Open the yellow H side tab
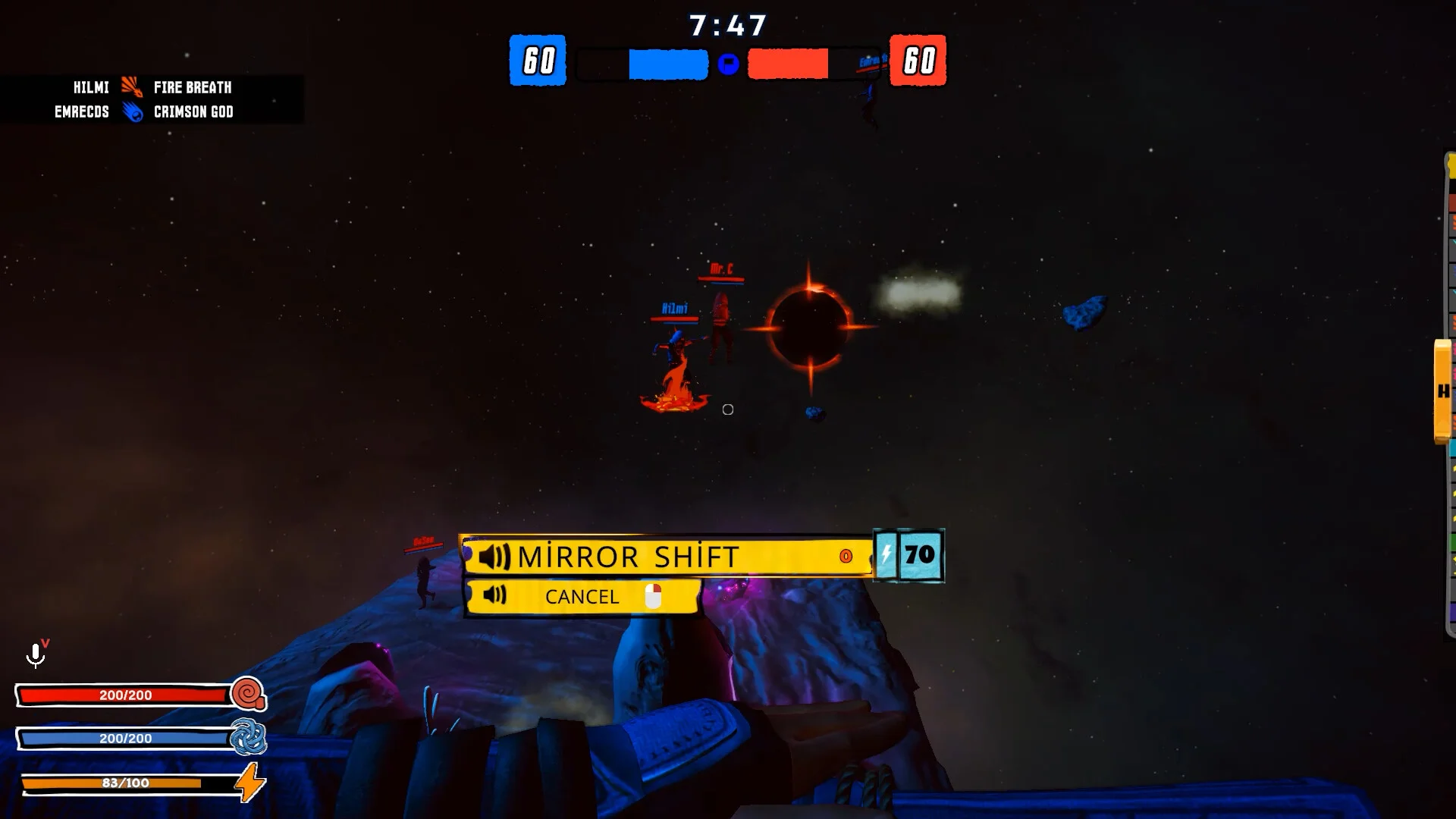1456x819 pixels. 1442,391
